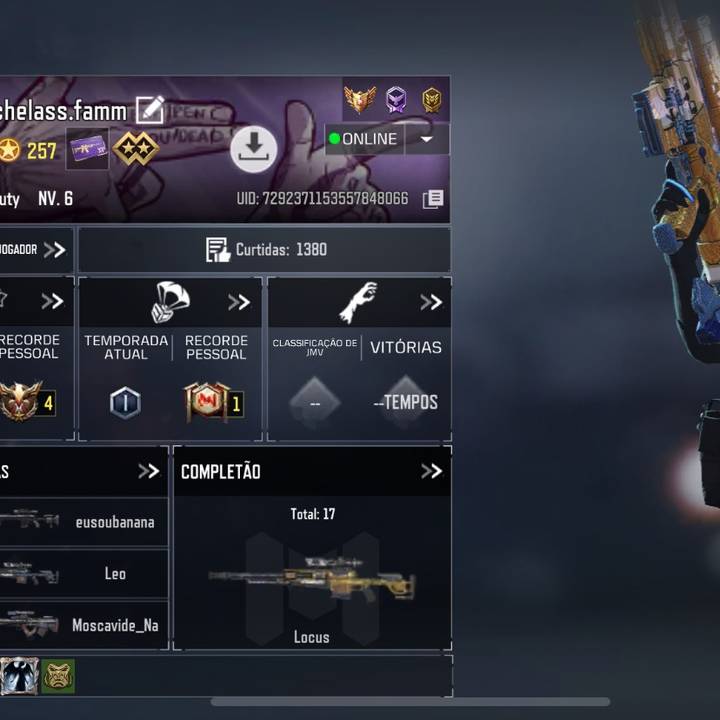Image resolution: width=720 pixels, height=720 pixels.
Task: Copy the UID with the copy icon
Action: click(x=433, y=199)
